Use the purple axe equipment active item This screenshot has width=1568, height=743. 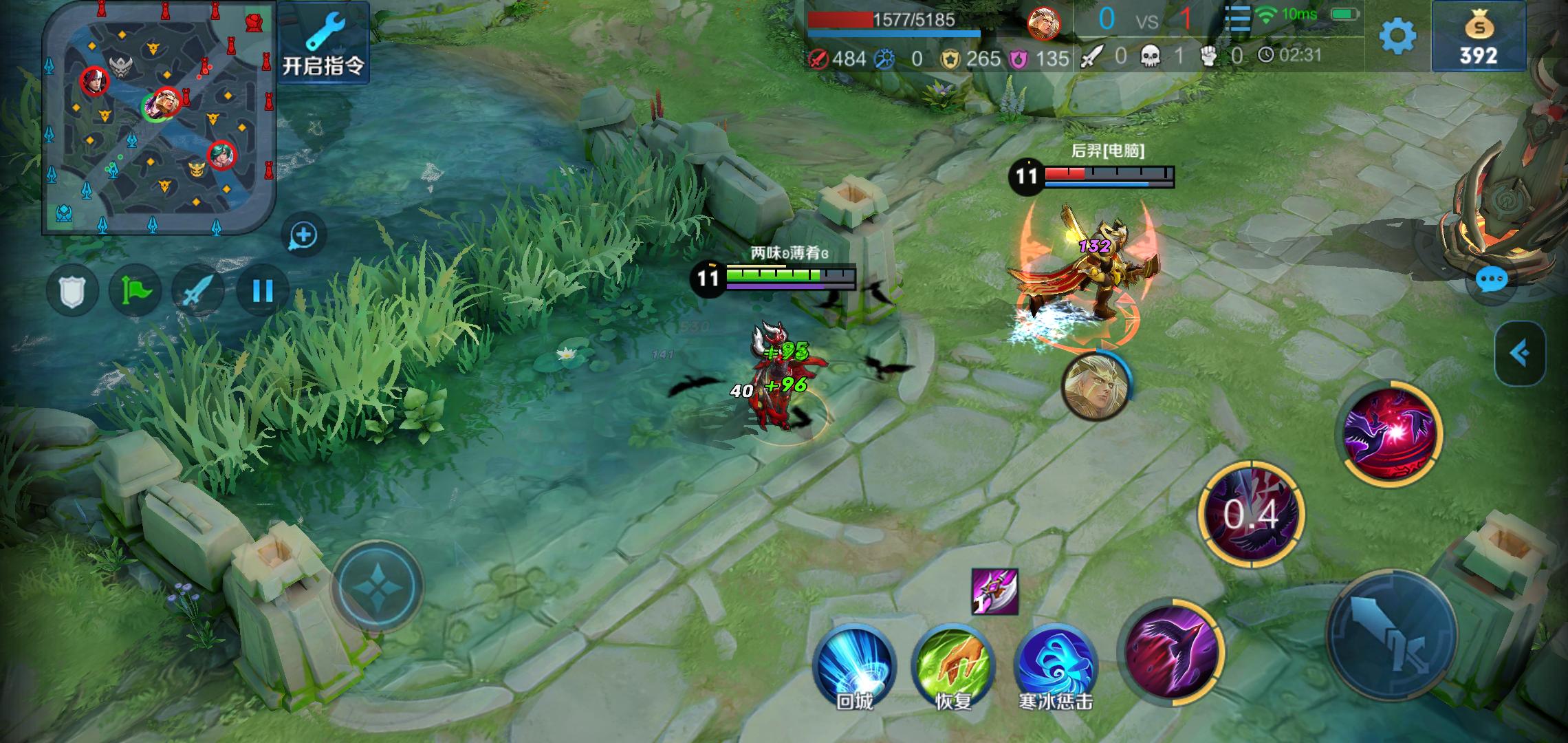tap(994, 592)
